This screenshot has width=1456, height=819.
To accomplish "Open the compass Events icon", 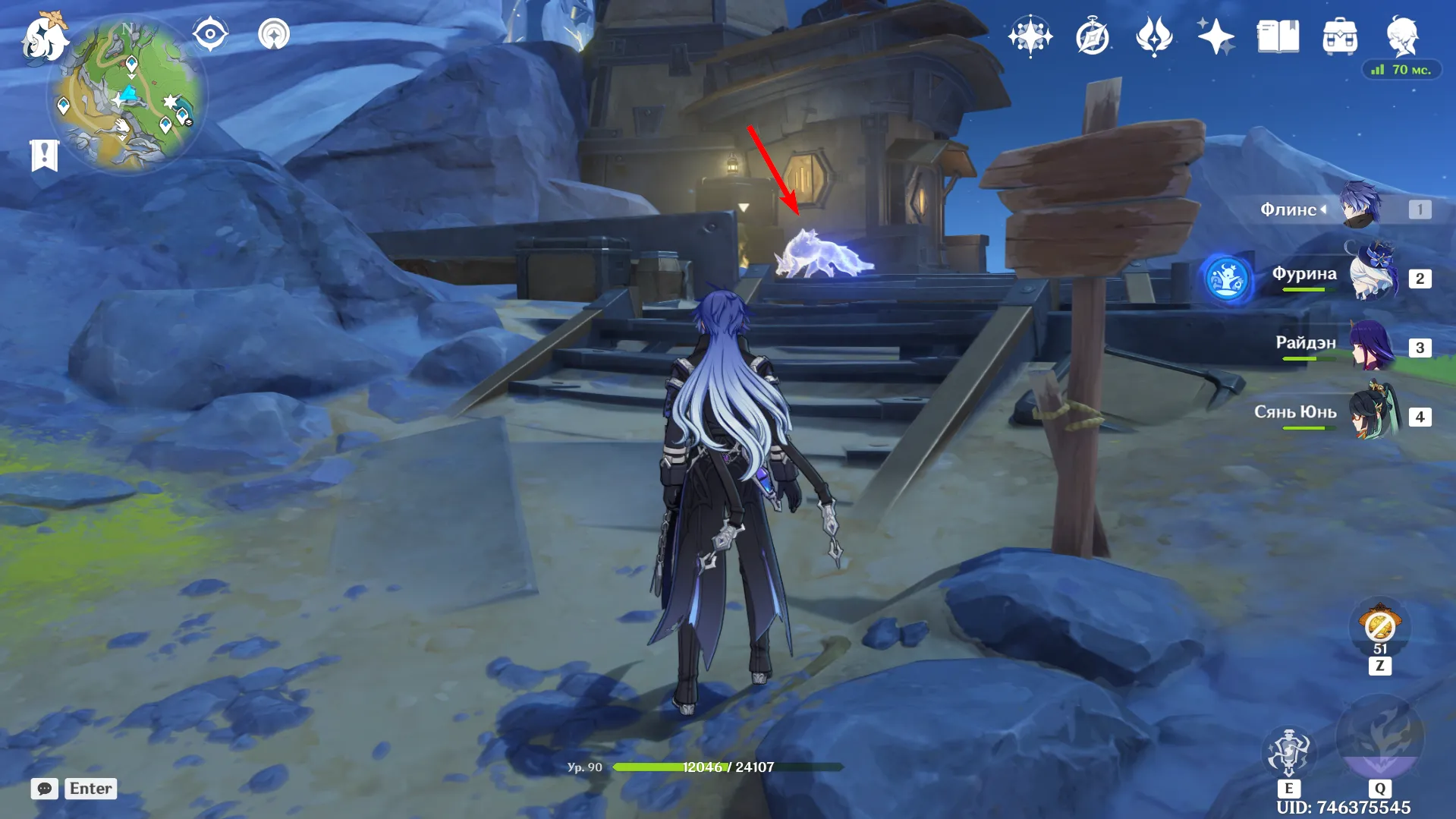I will [x=1092, y=36].
